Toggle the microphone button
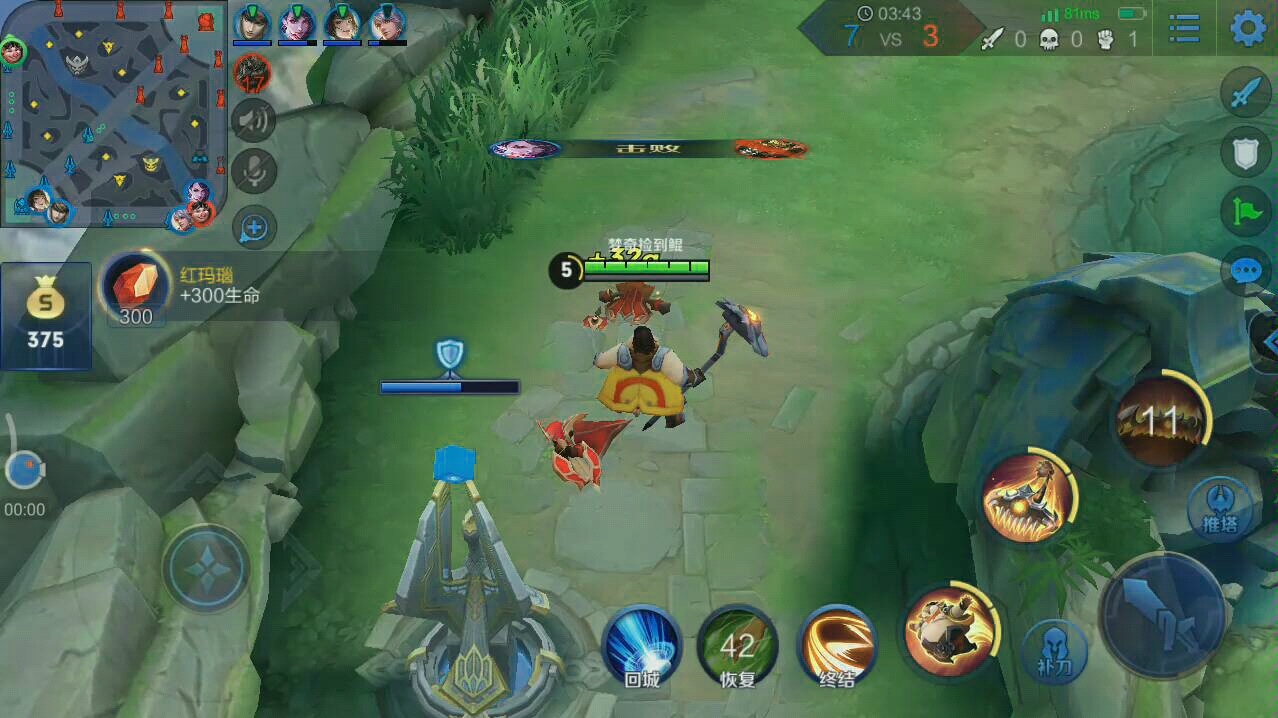The width and height of the screenshot is (1278, 718). tap(254, 171)
